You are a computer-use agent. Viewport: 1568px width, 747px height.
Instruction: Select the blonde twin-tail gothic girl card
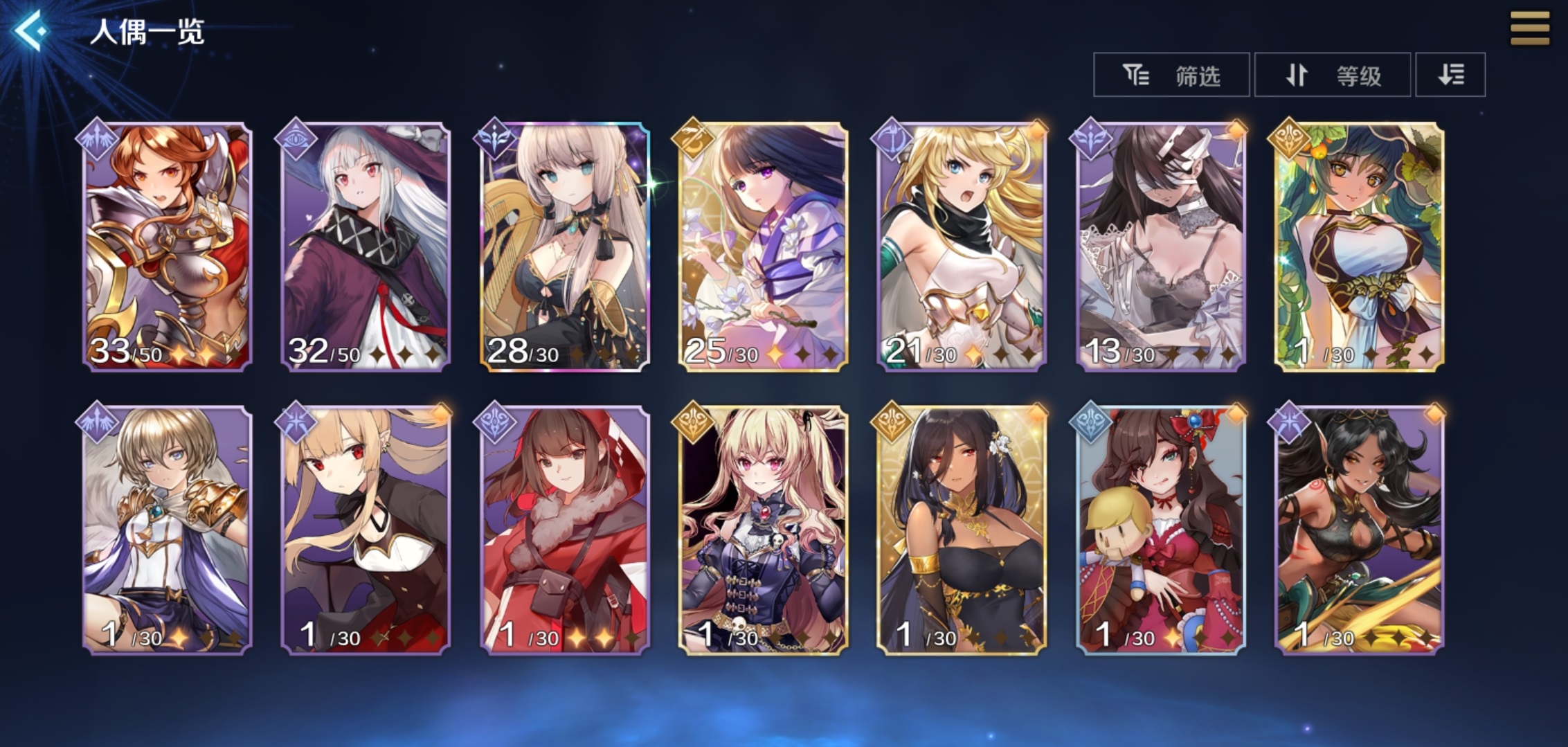tap(763, 530)
